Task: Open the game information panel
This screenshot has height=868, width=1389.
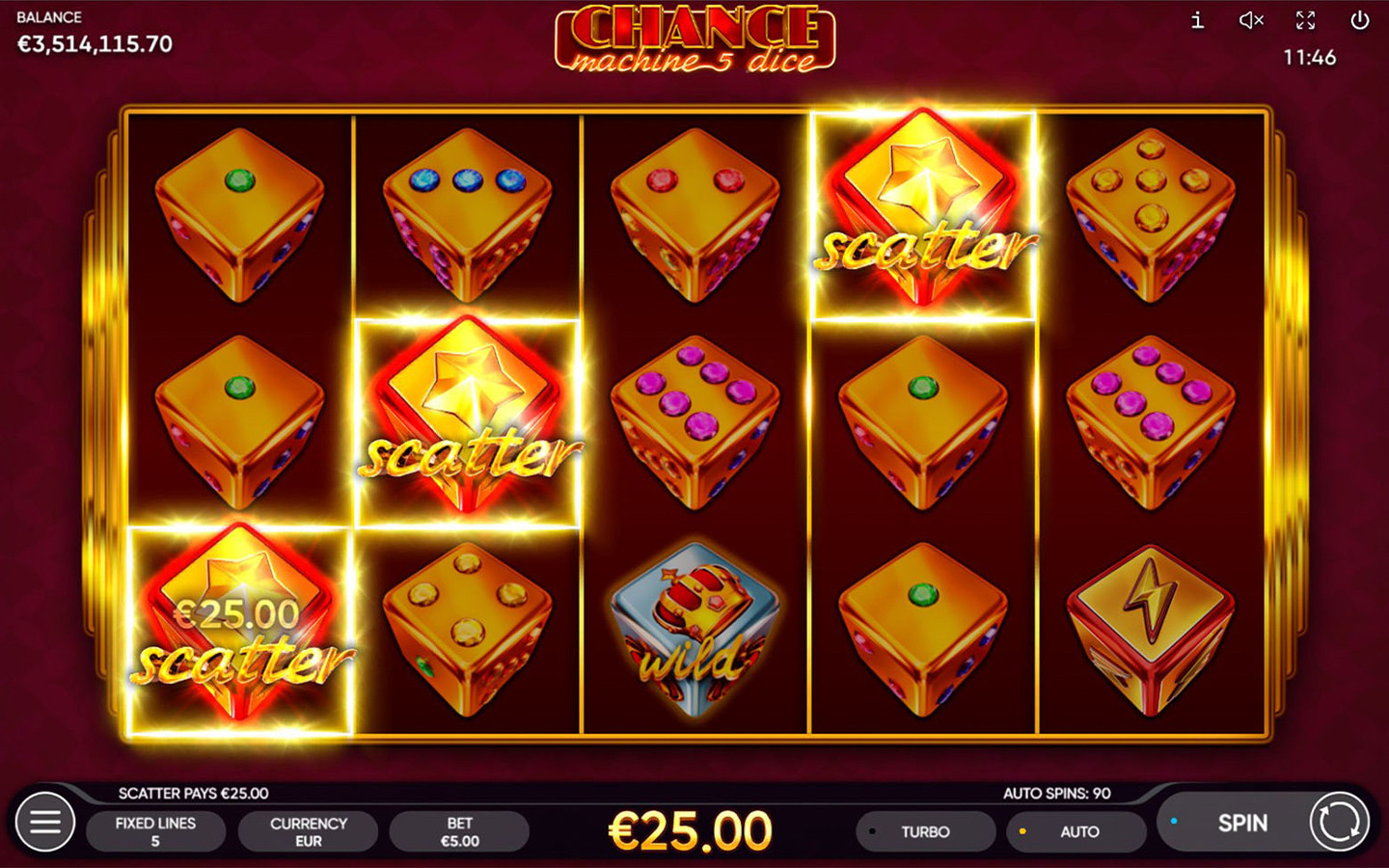Action: (1196, 21)
